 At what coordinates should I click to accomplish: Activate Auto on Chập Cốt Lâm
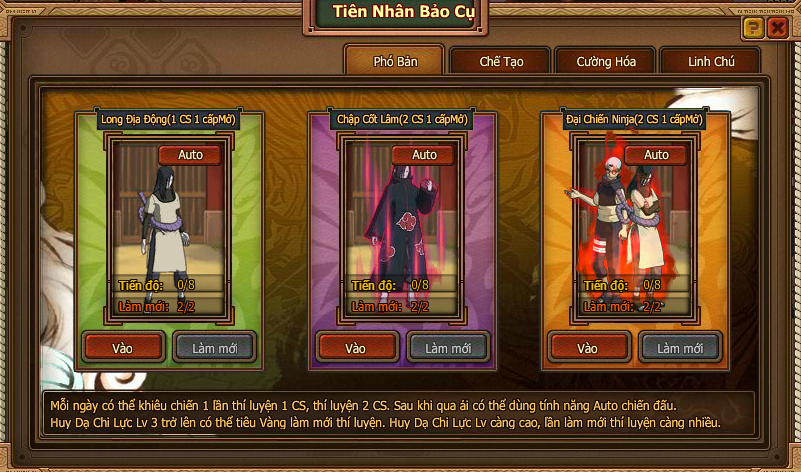pyautogui.click(x=424, y=155)
